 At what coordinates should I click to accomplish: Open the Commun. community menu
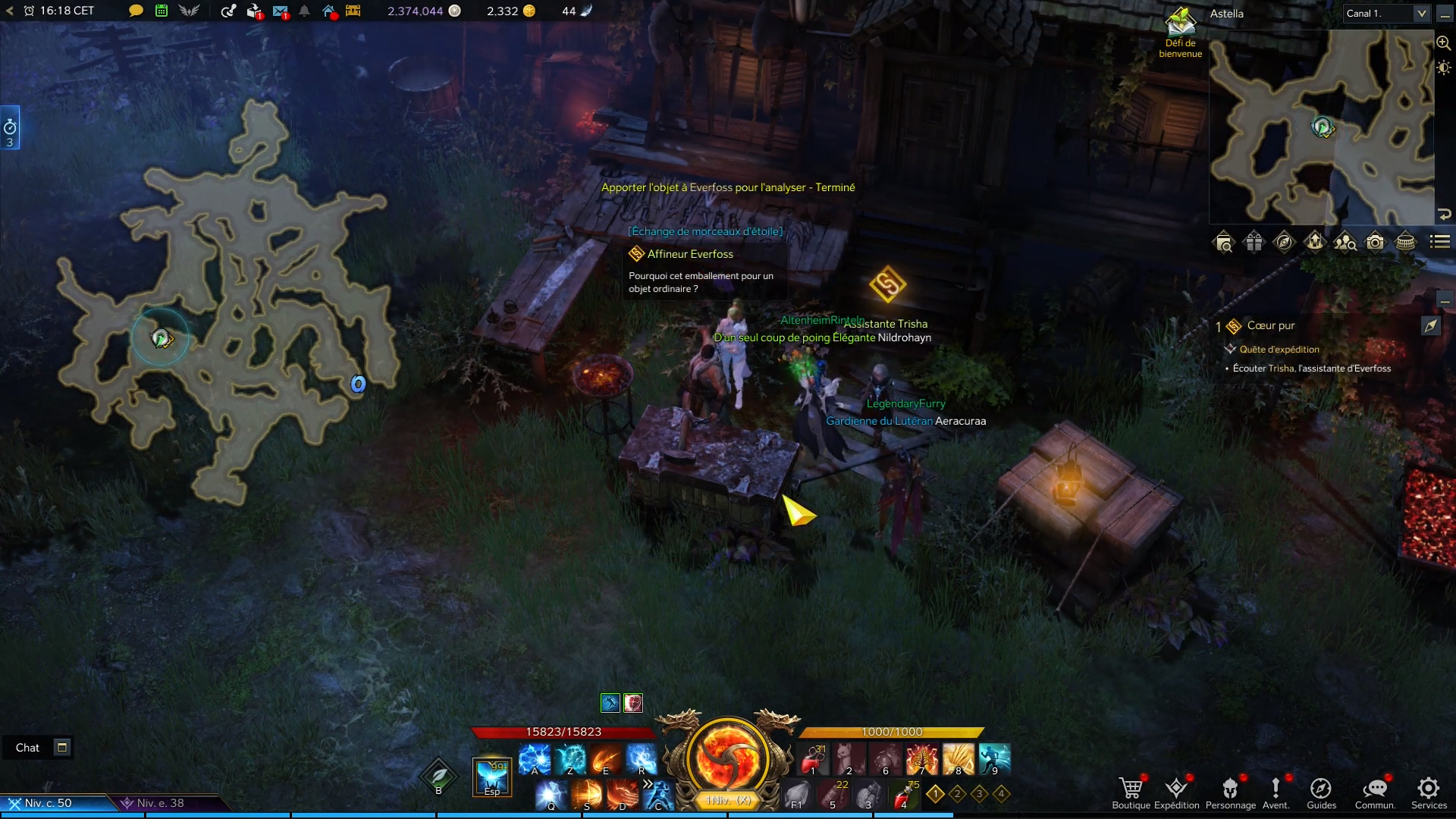pos(1375,790)
